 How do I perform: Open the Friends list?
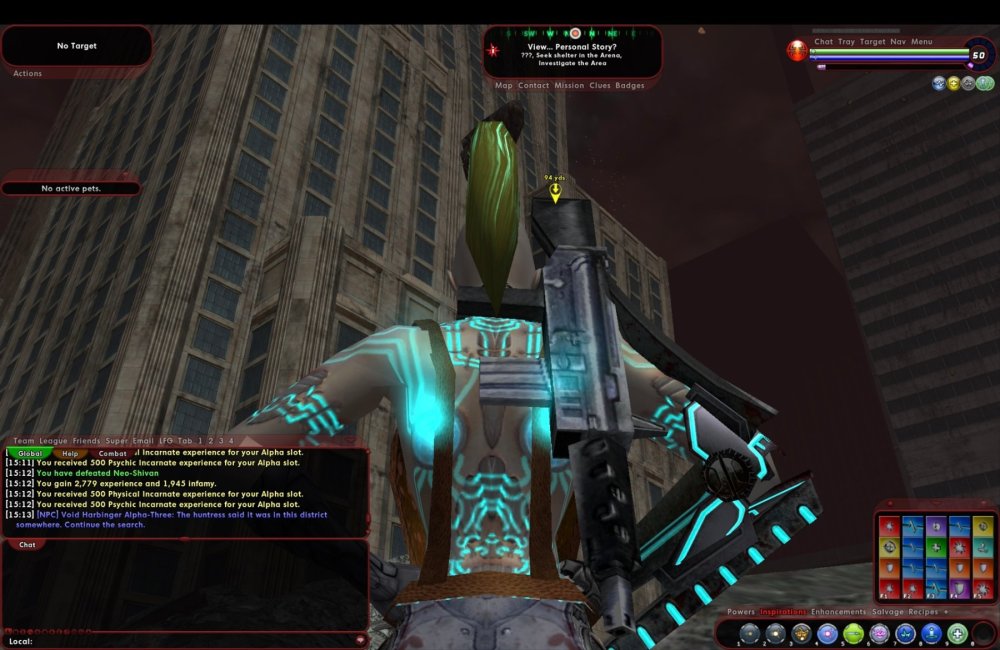[86, 441]
